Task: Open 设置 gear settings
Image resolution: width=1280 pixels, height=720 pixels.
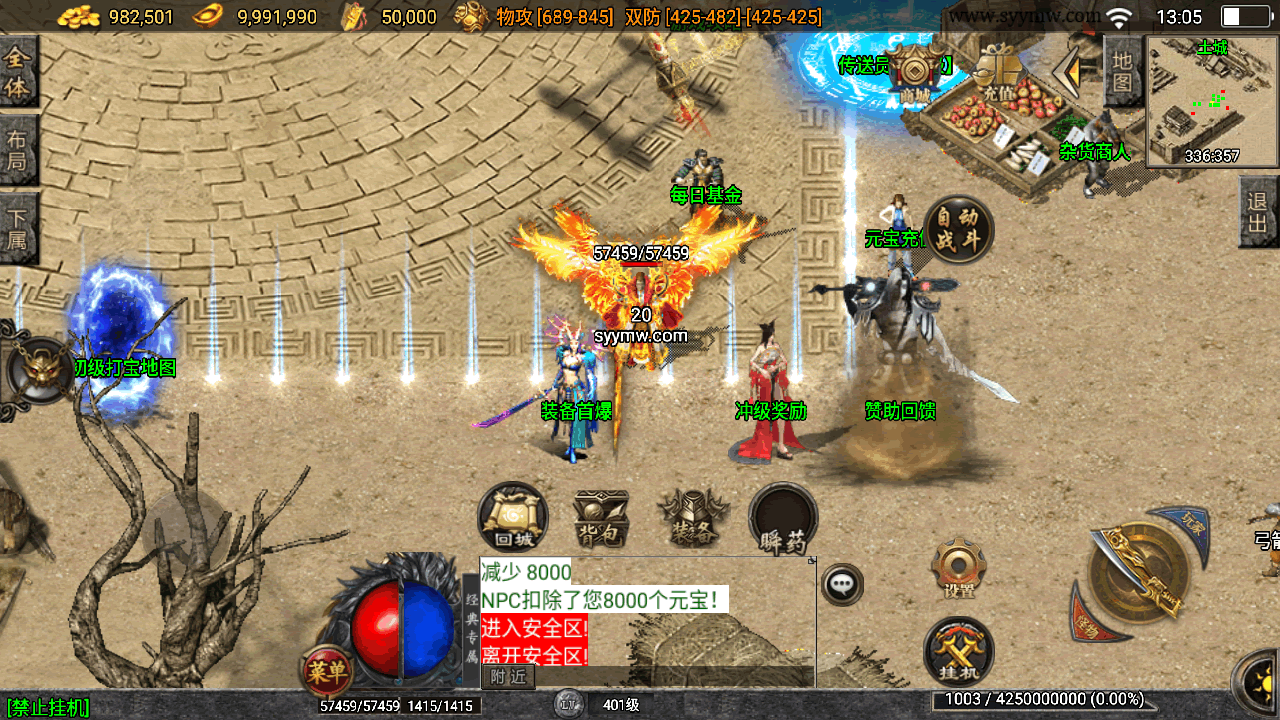Action: [x=959, y=570]
